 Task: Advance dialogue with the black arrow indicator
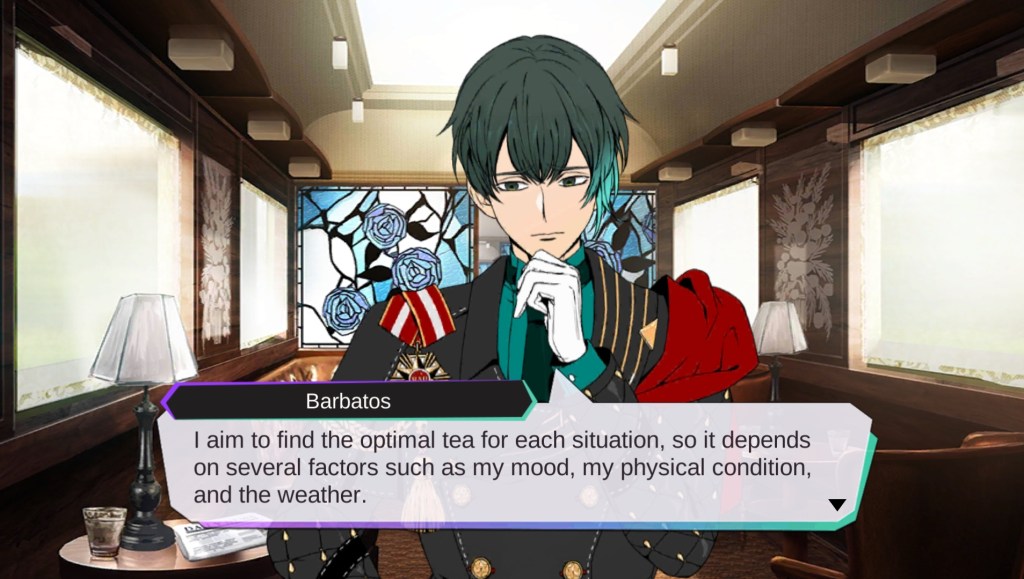click(837, 505)
